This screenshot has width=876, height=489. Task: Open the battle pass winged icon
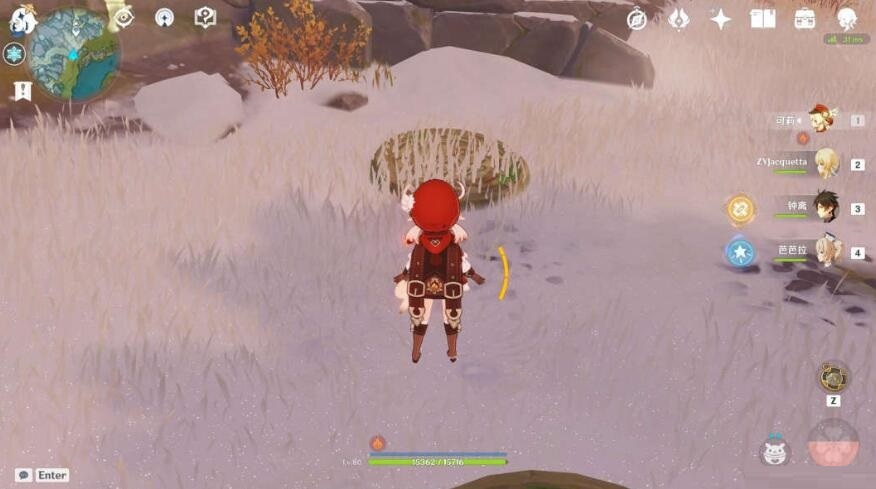(x=679, y=19)
